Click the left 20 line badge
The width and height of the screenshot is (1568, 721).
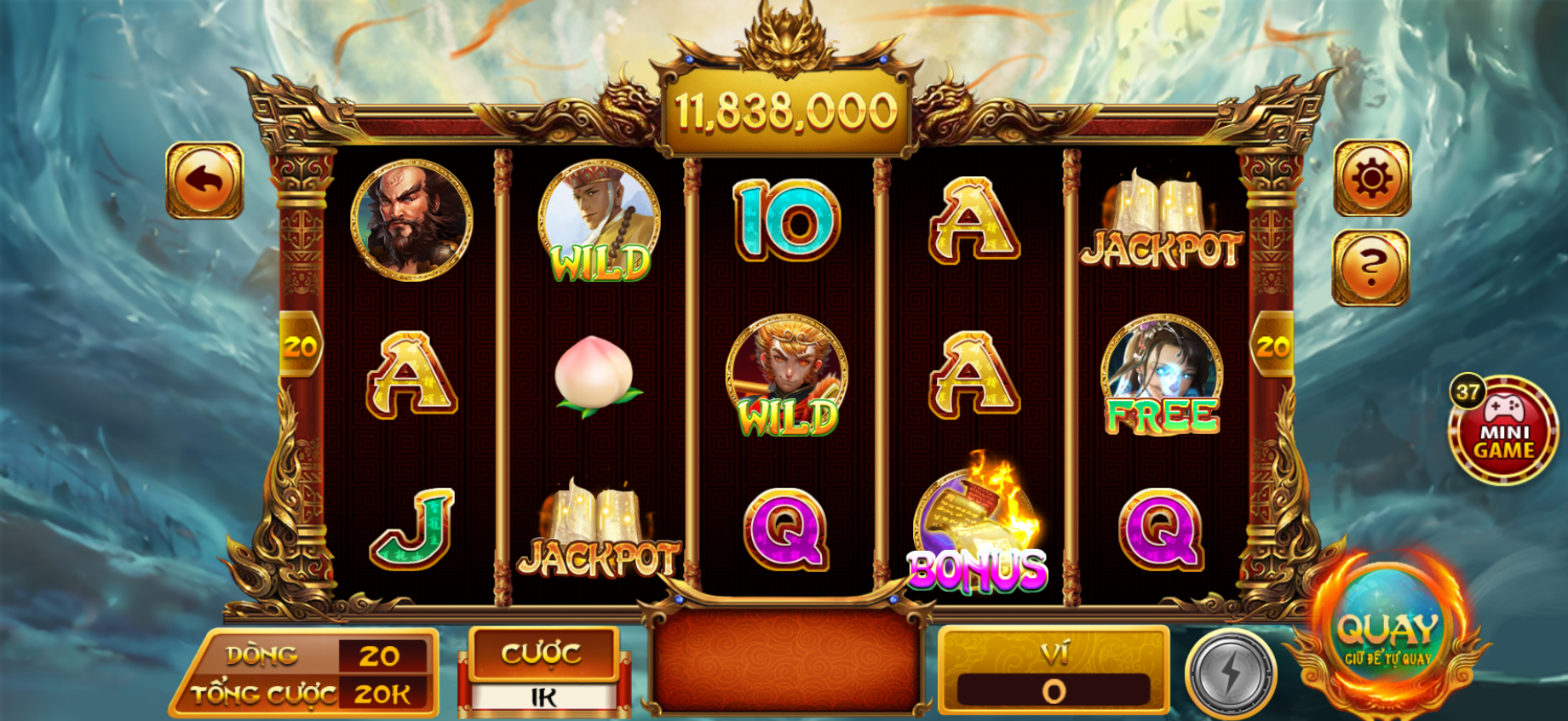click(x=300, y=346)
